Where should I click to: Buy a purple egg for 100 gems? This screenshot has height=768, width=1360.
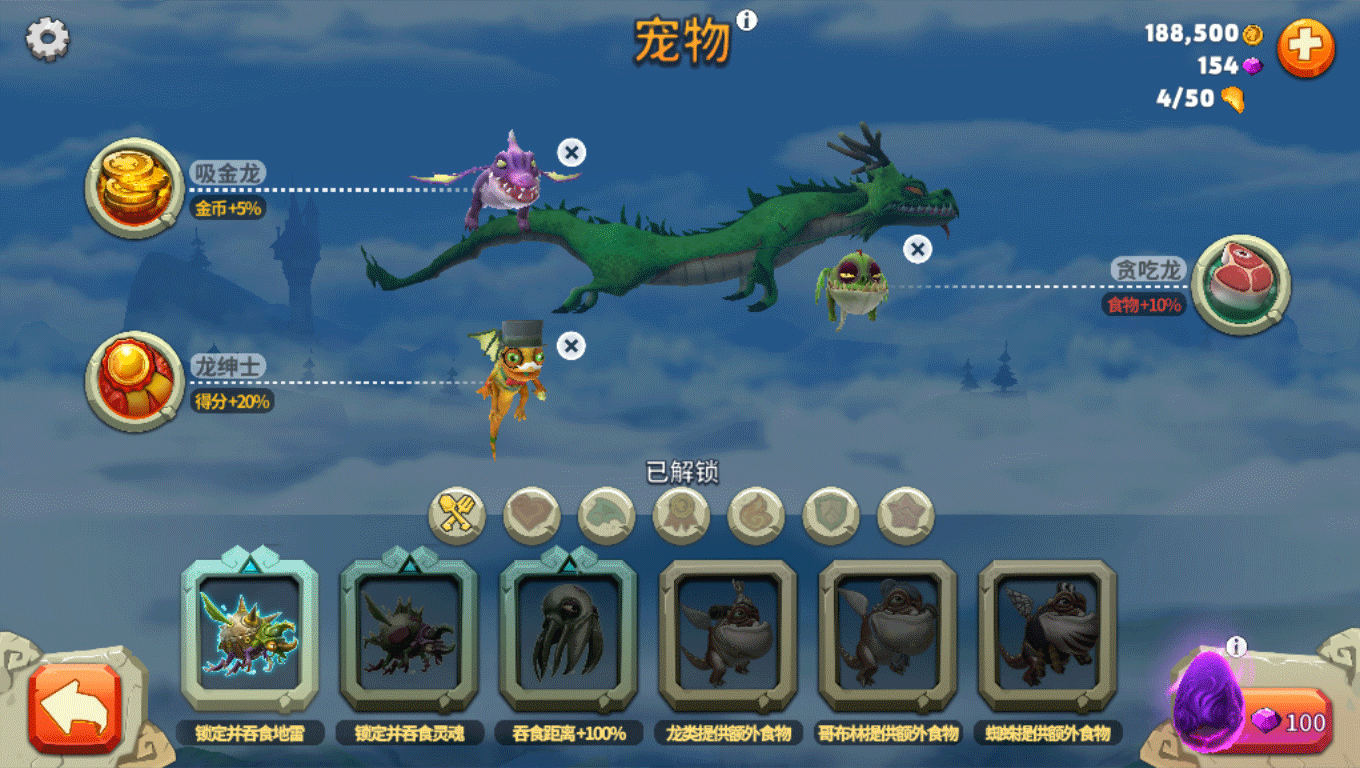[x=1290, y=721]
